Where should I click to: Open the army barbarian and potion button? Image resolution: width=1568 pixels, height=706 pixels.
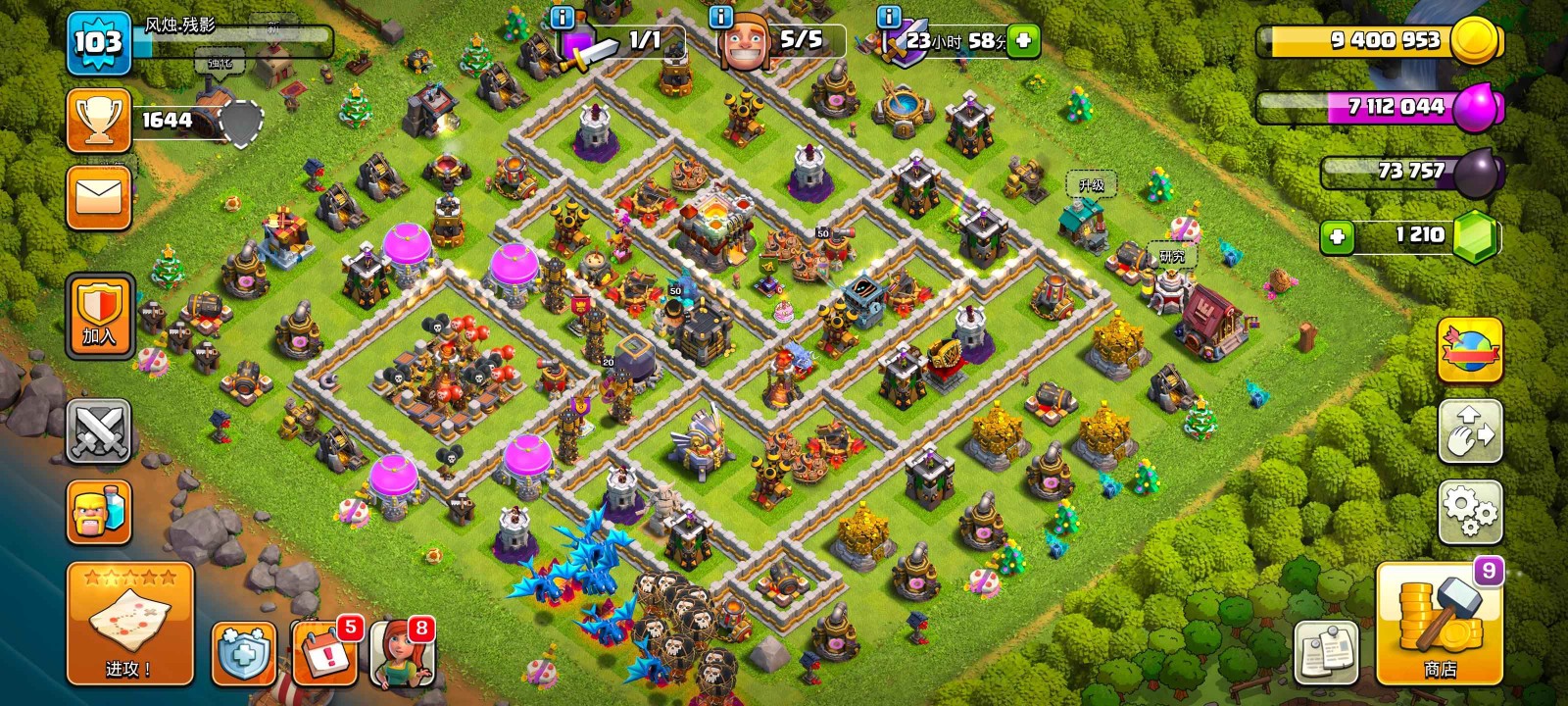click(x=99, y=512)
